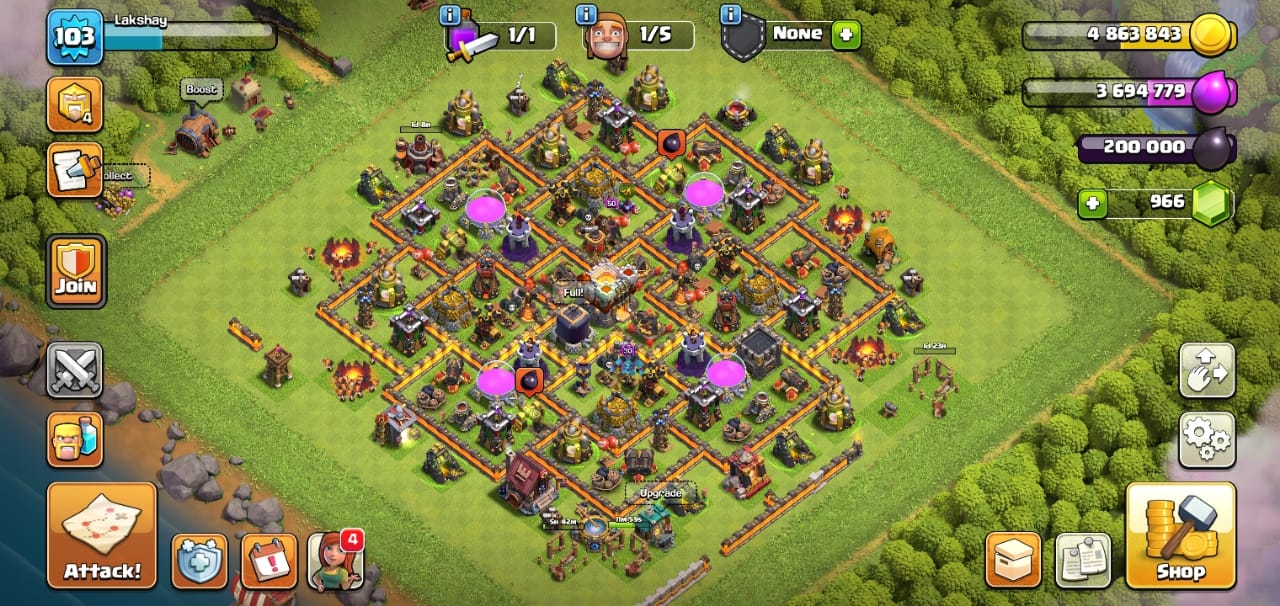Add a shield with the plus button
This screenshot has width=1280, height=606.
[x=846, y=34]
